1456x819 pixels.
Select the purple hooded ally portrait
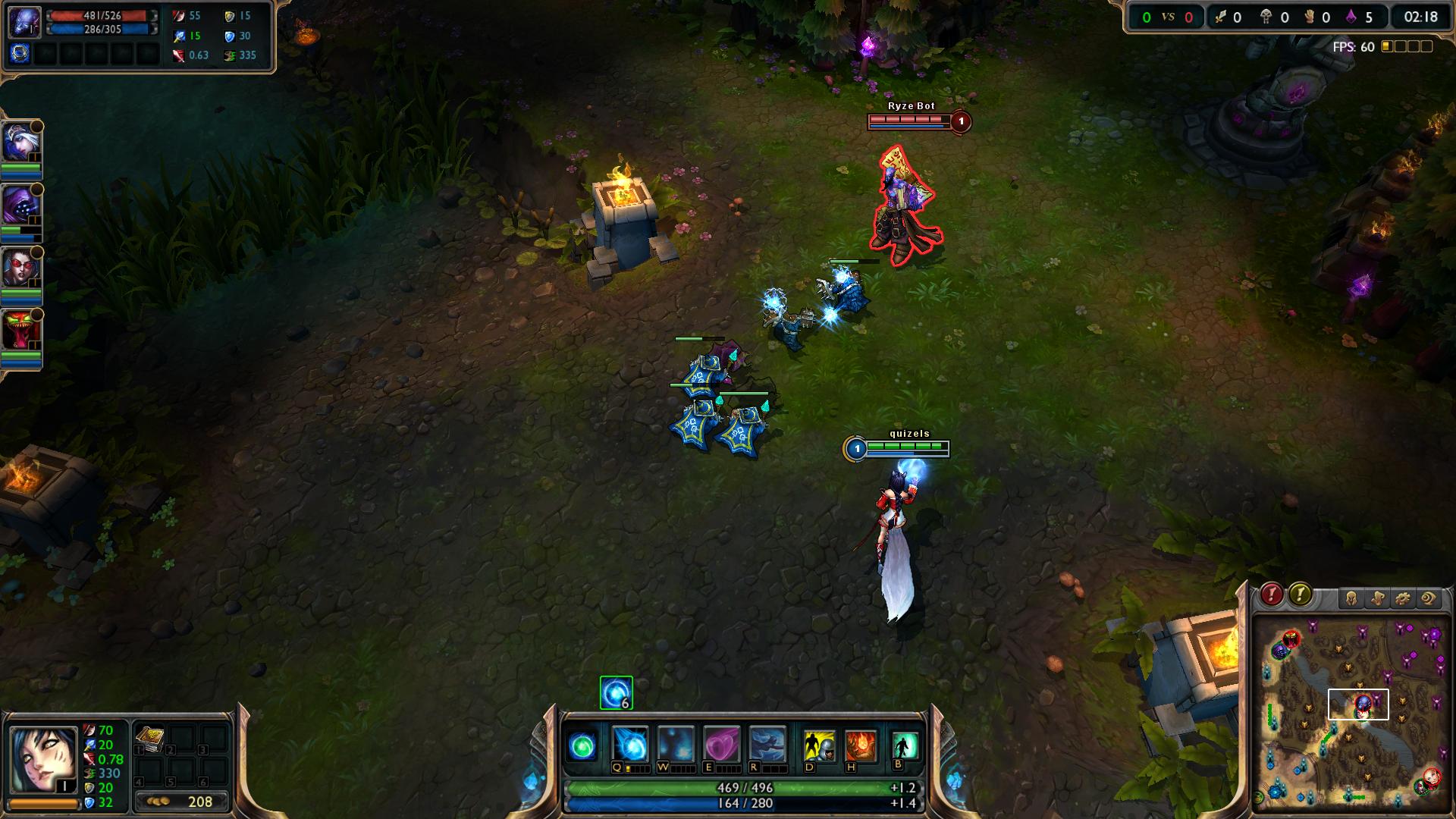20,205
